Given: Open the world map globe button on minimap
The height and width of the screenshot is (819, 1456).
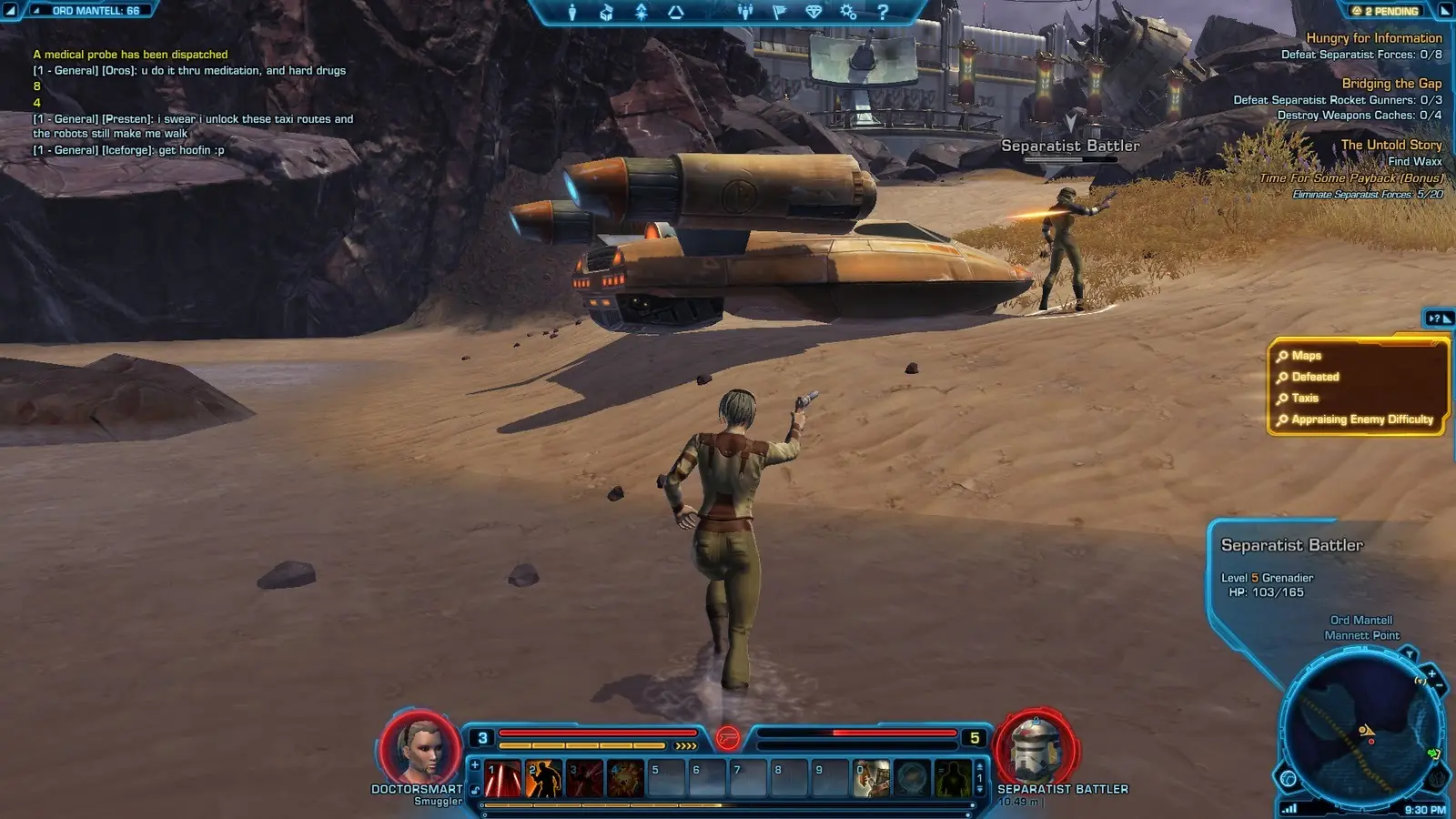Looking at the screenshot, I should click(x=1289, y=778).
